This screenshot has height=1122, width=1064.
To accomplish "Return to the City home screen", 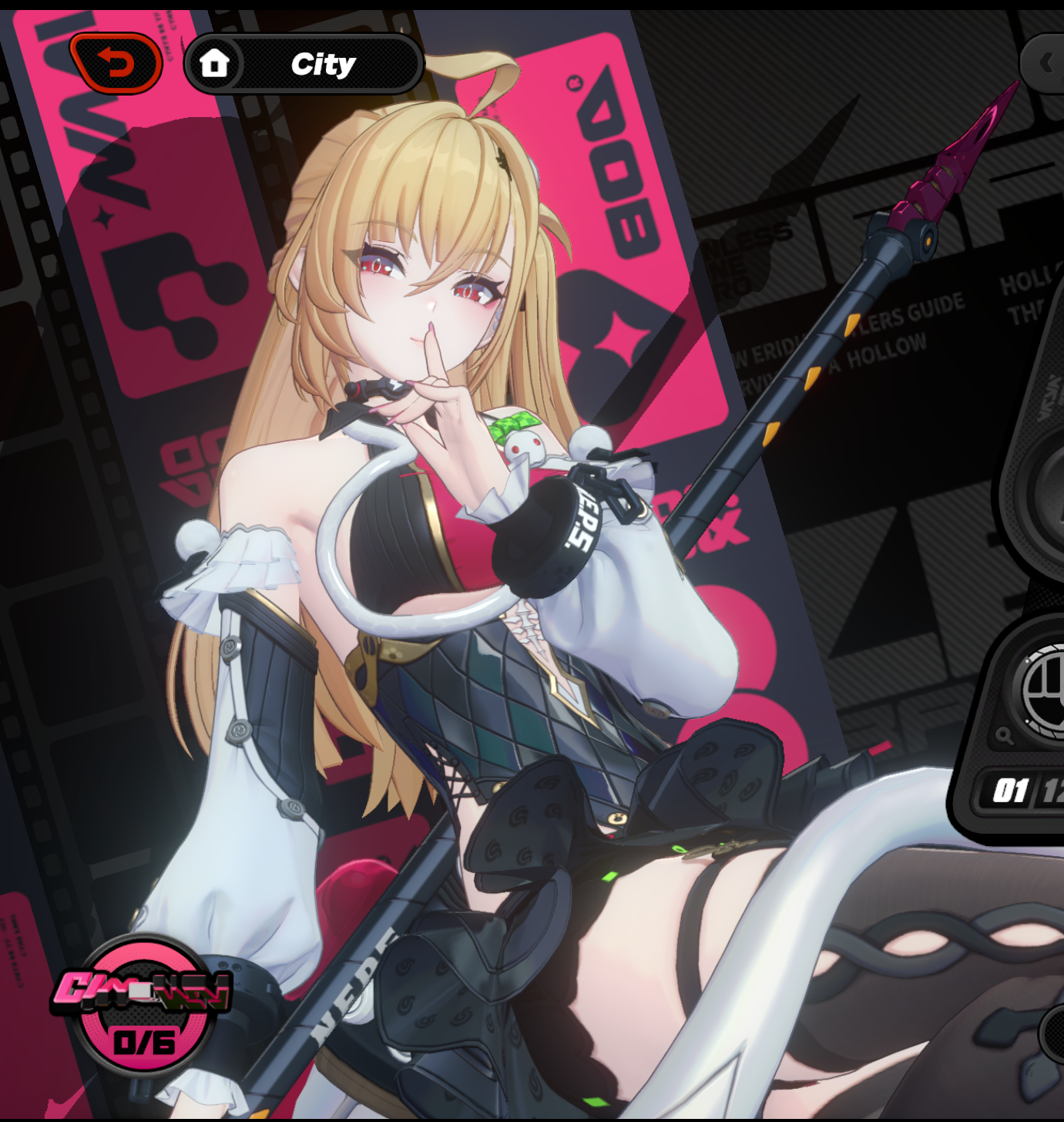I will click(x=304, y=64).
